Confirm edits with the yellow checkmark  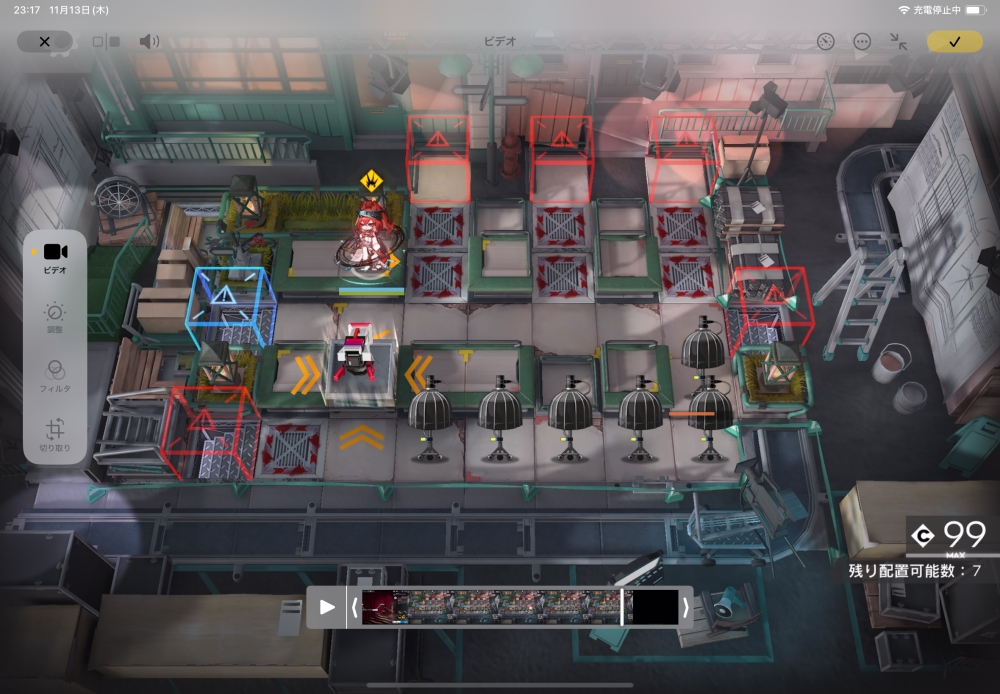pos(954,41)
